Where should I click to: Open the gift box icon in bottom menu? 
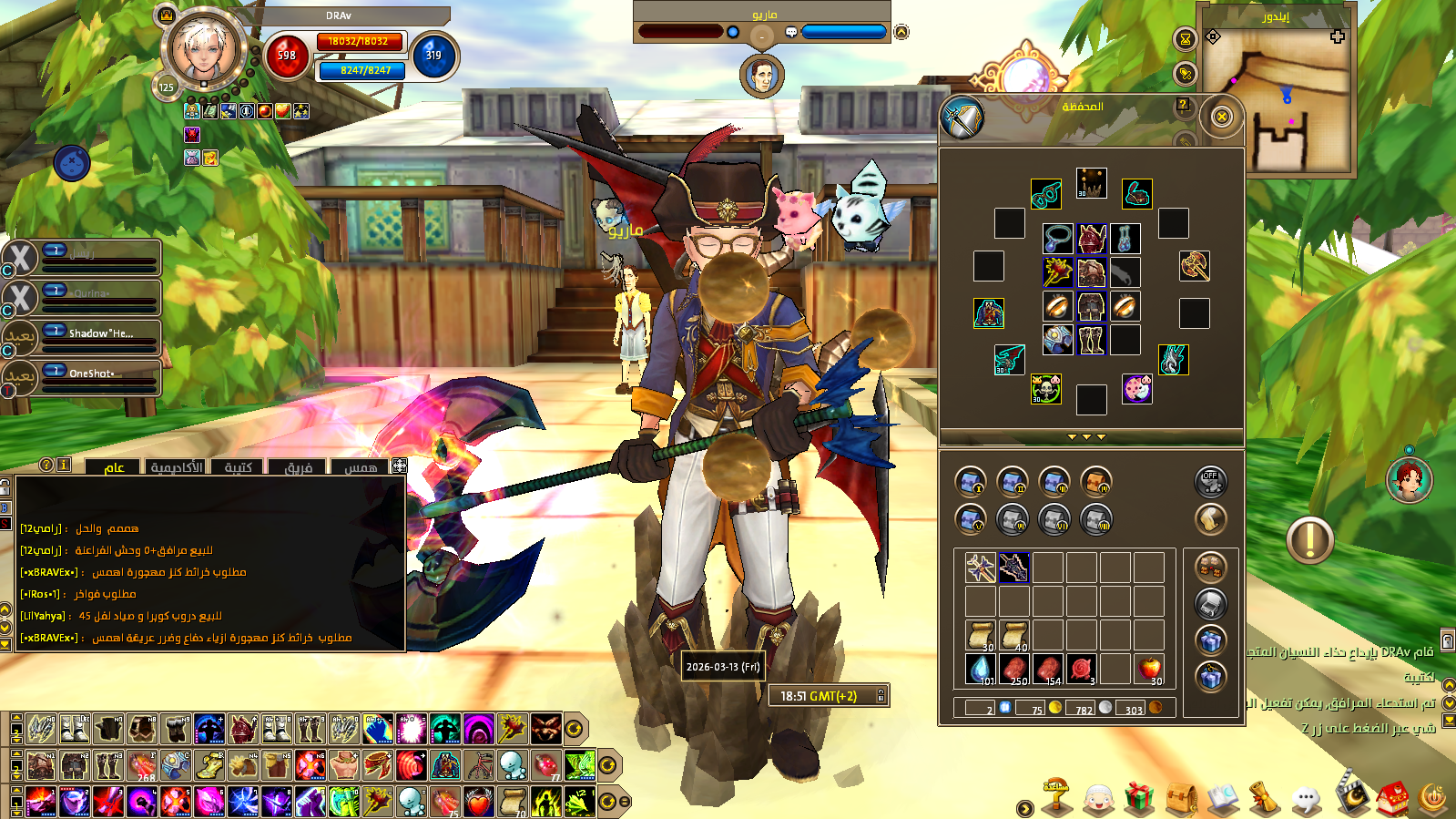[x=1138, y=799]
